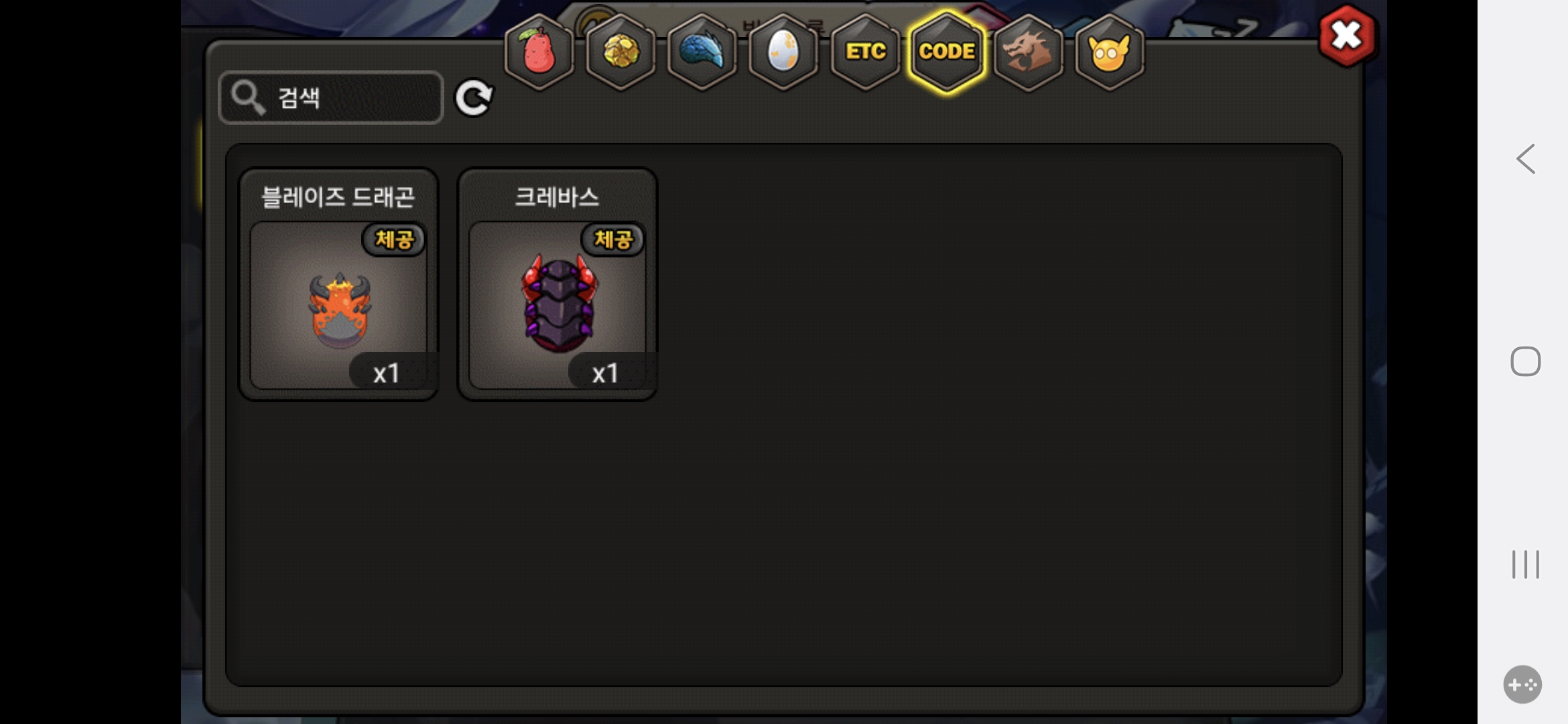Open Android recent apps with three bars
1568x724 pixels.
pyautogui.click(x=1526, y=564)
